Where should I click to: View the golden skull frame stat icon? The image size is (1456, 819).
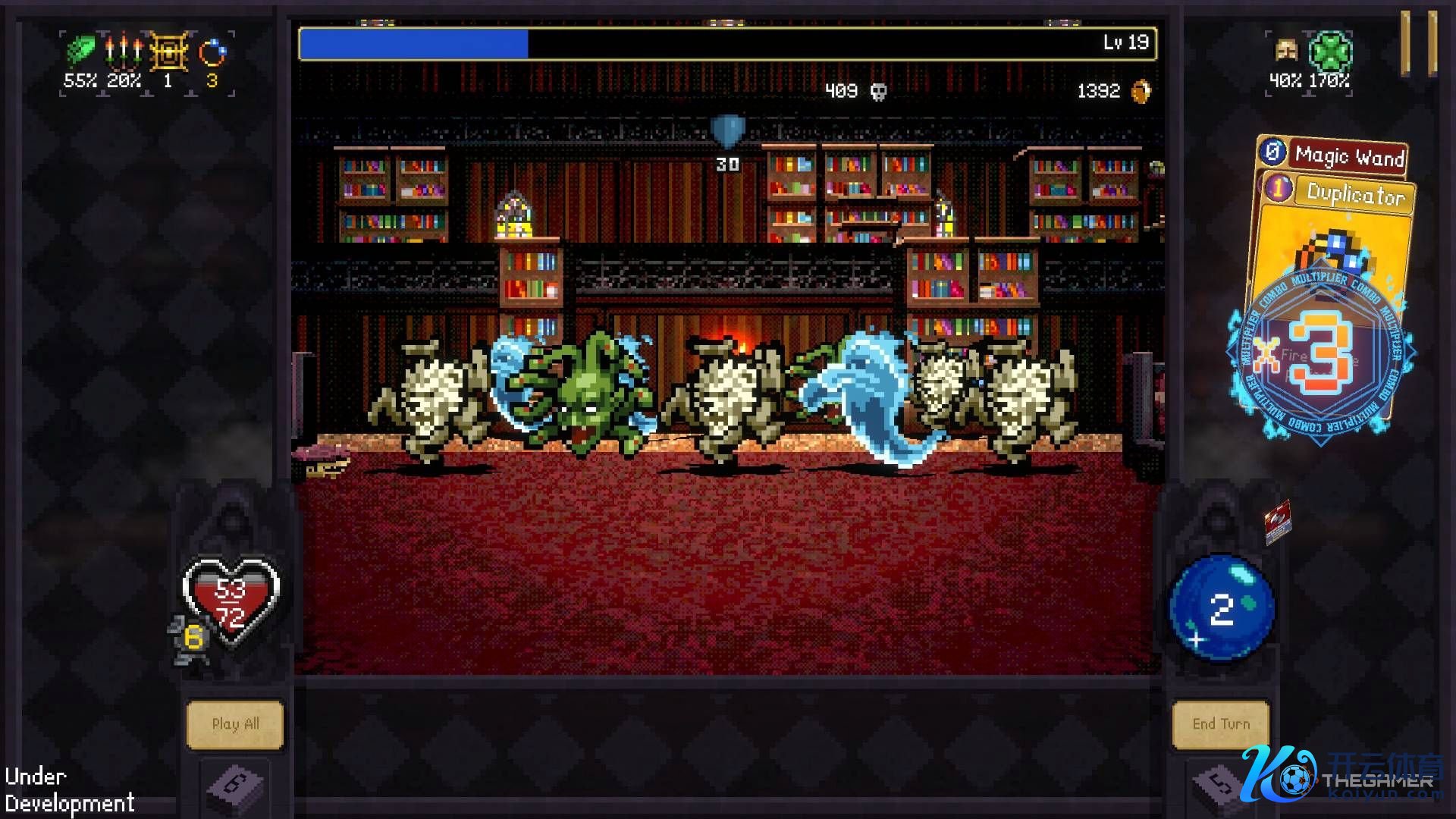click(168, 52)
